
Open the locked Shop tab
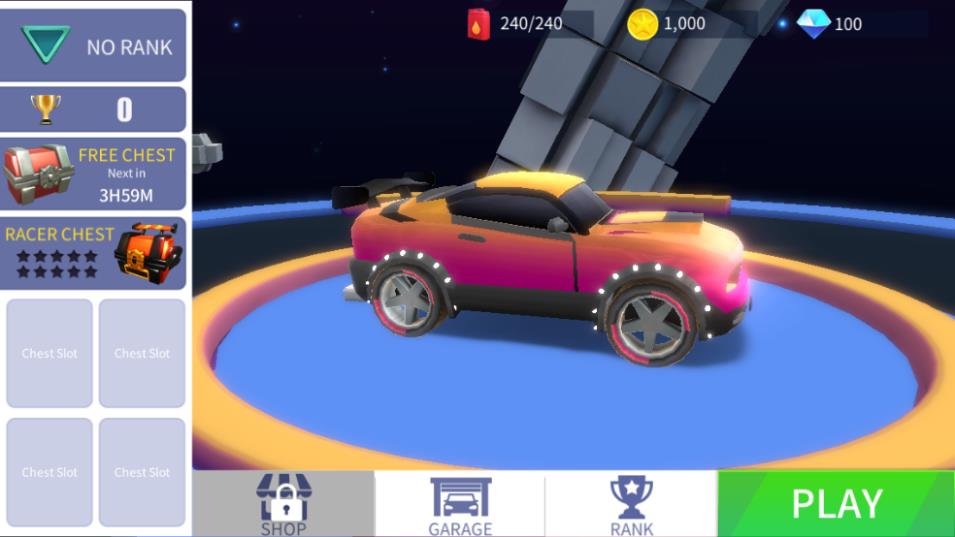click(x=284, y=504)
